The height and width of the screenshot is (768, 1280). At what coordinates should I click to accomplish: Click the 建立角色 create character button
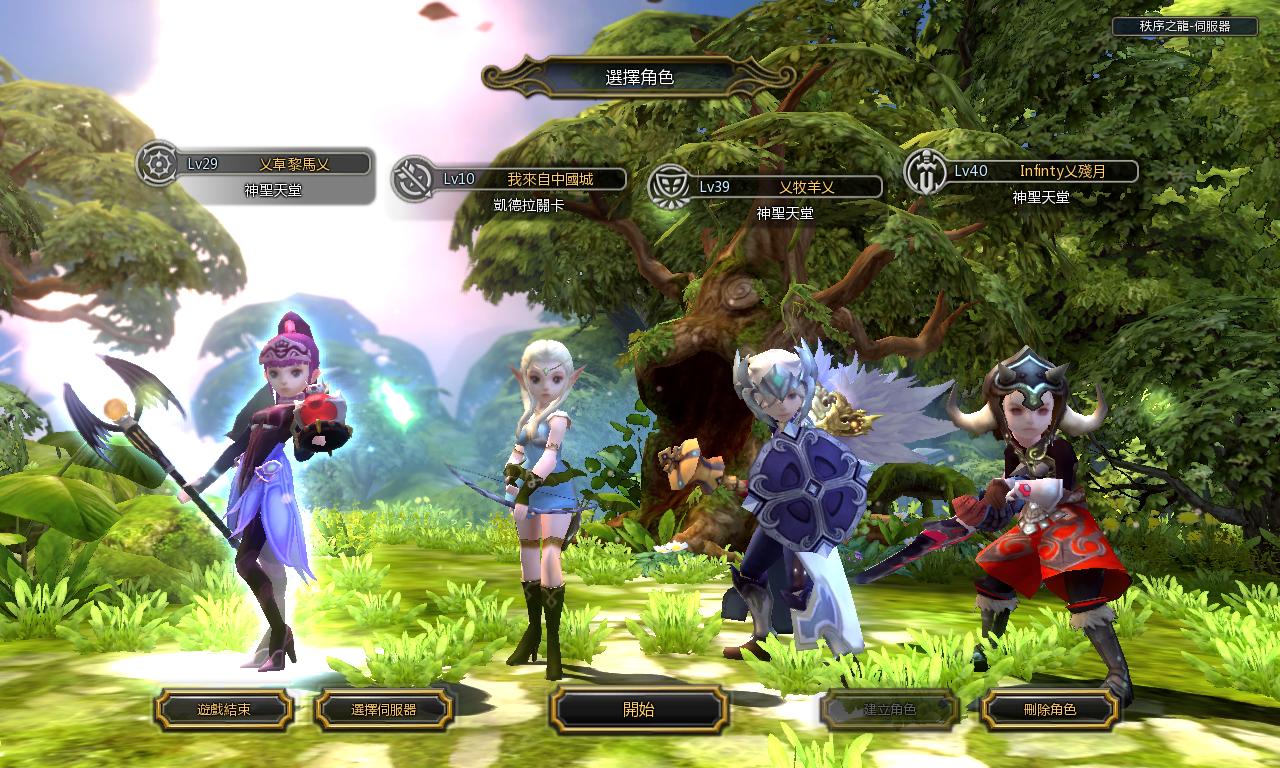889,710
